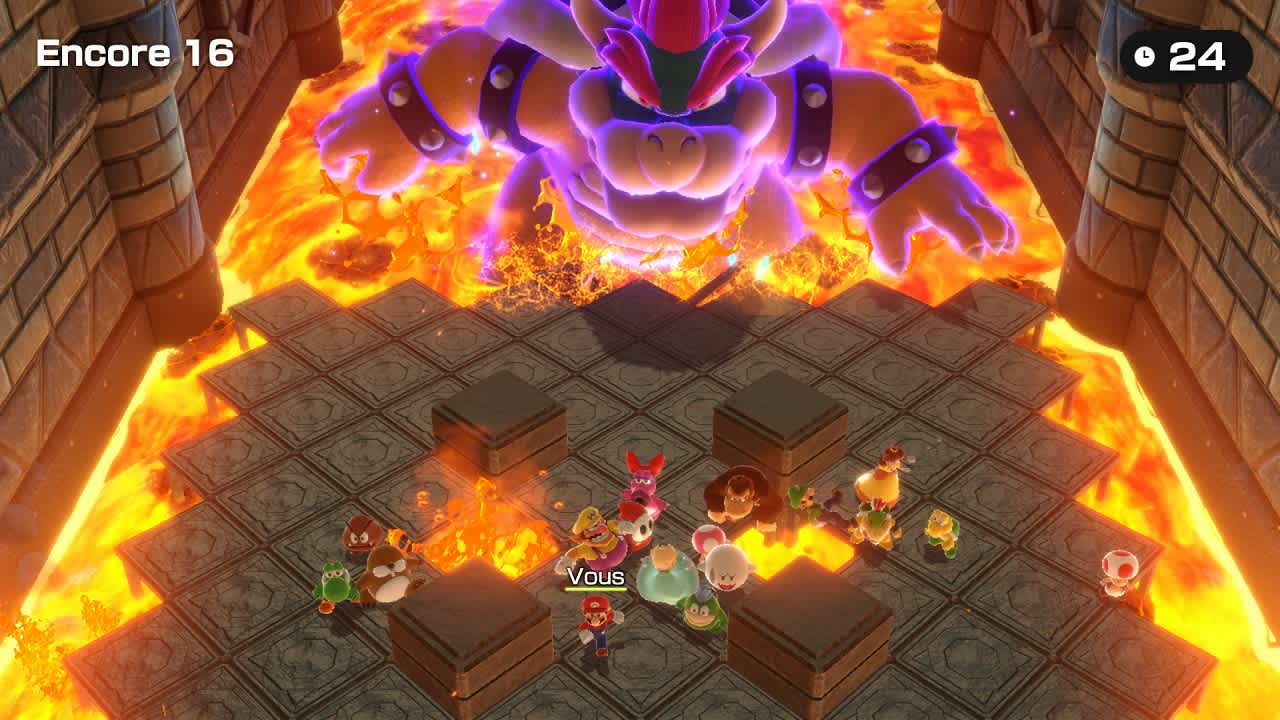Click the Goomba near the fire patch

tap(360, 538)
